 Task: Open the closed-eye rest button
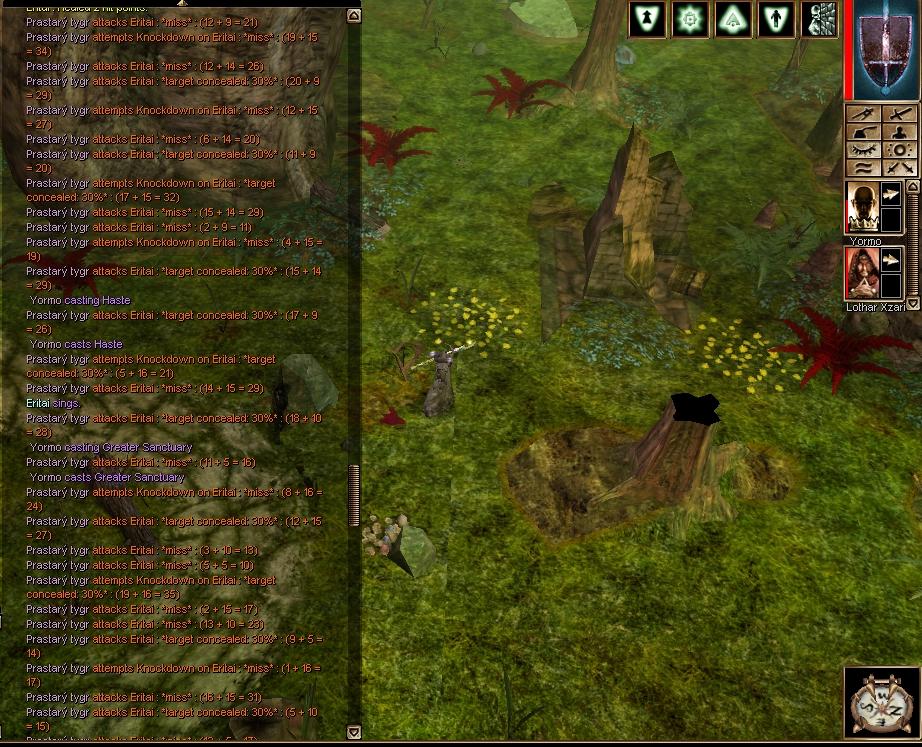tap(863, 150)
